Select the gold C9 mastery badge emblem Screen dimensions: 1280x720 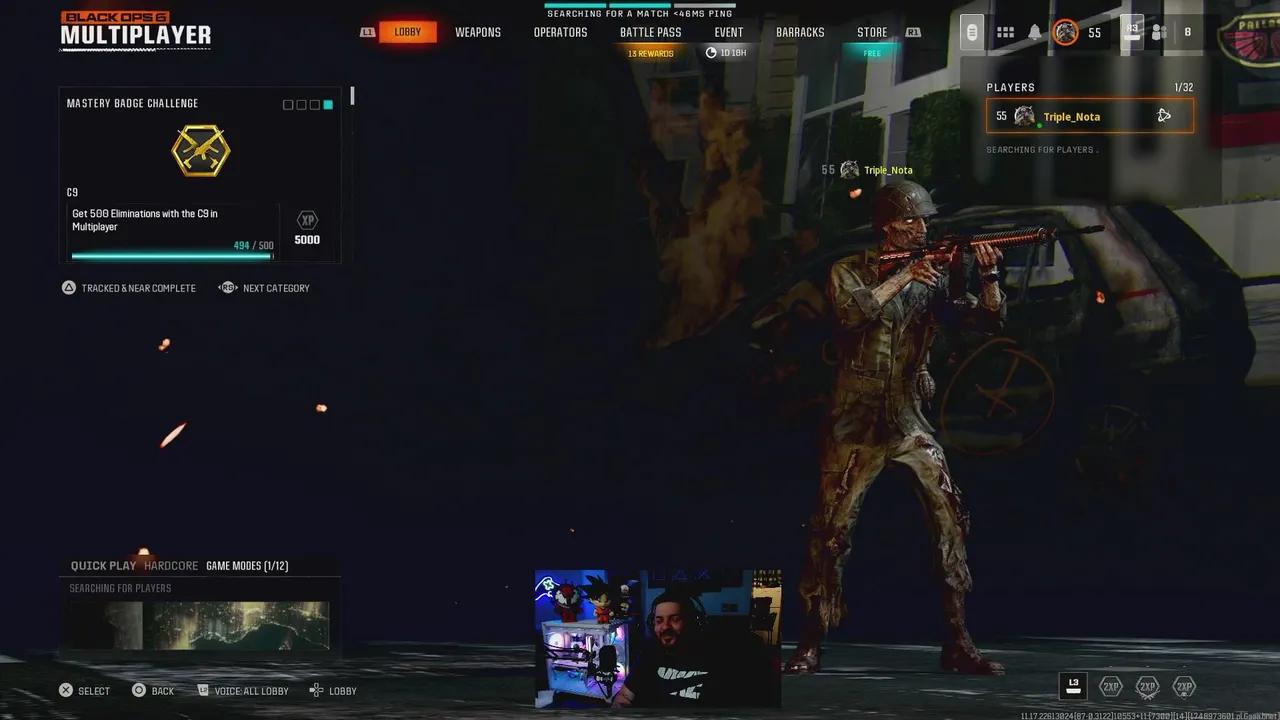tap(200, 150)
